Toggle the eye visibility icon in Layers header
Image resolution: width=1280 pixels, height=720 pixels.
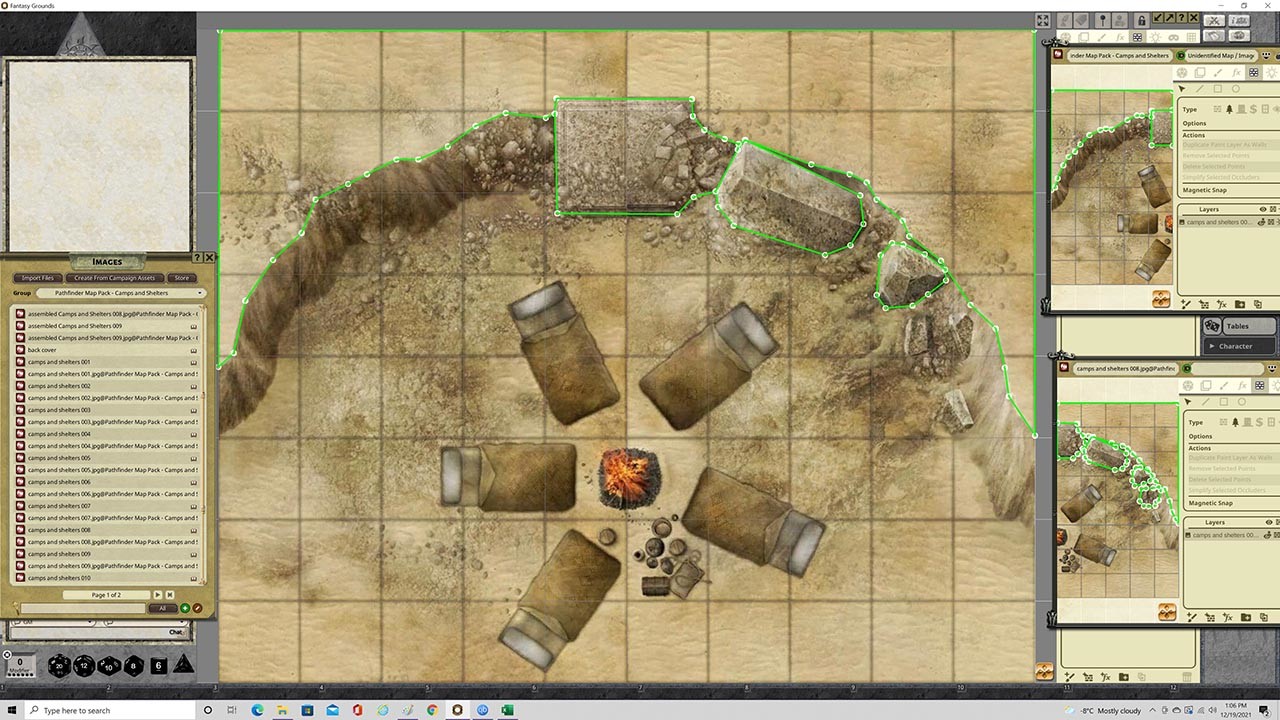(1263, 209)
